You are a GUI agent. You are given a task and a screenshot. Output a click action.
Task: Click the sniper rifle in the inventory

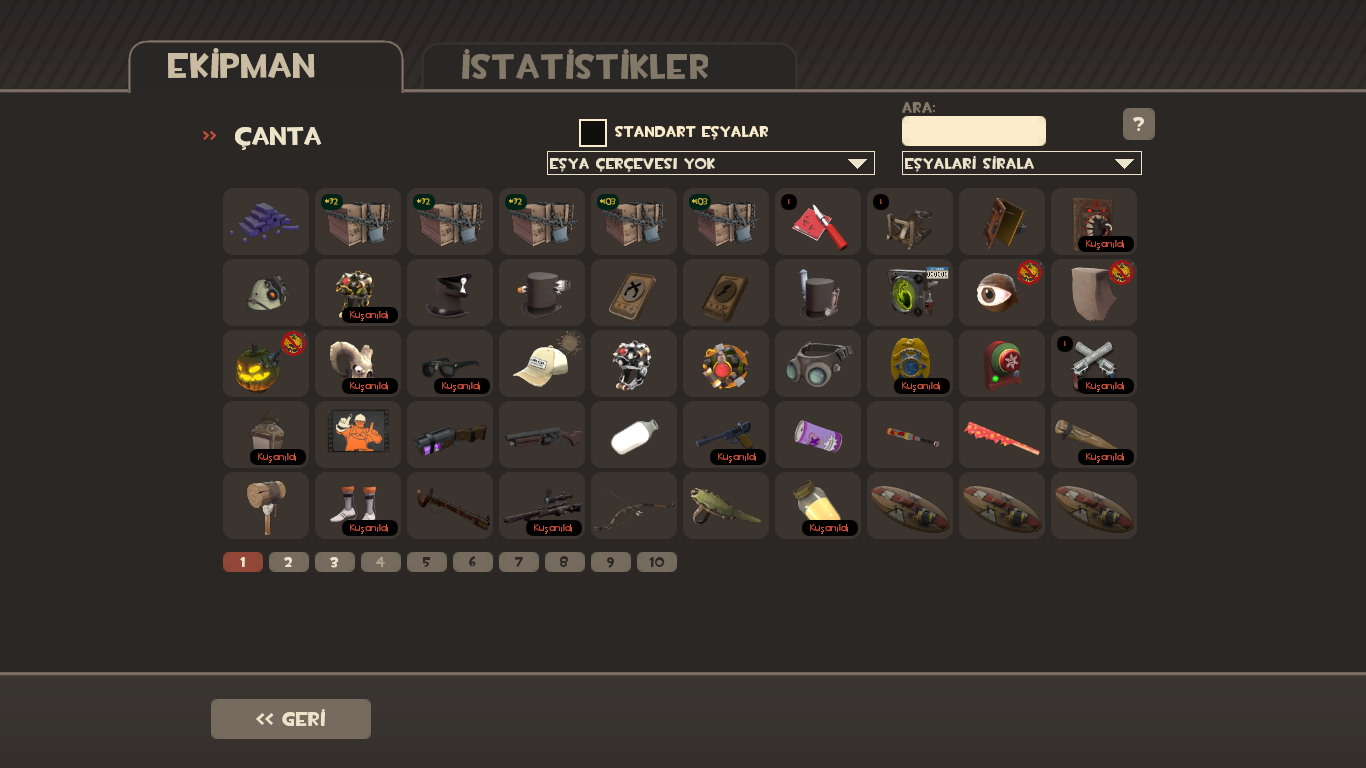pyautogui.click(x=541, y=505)
